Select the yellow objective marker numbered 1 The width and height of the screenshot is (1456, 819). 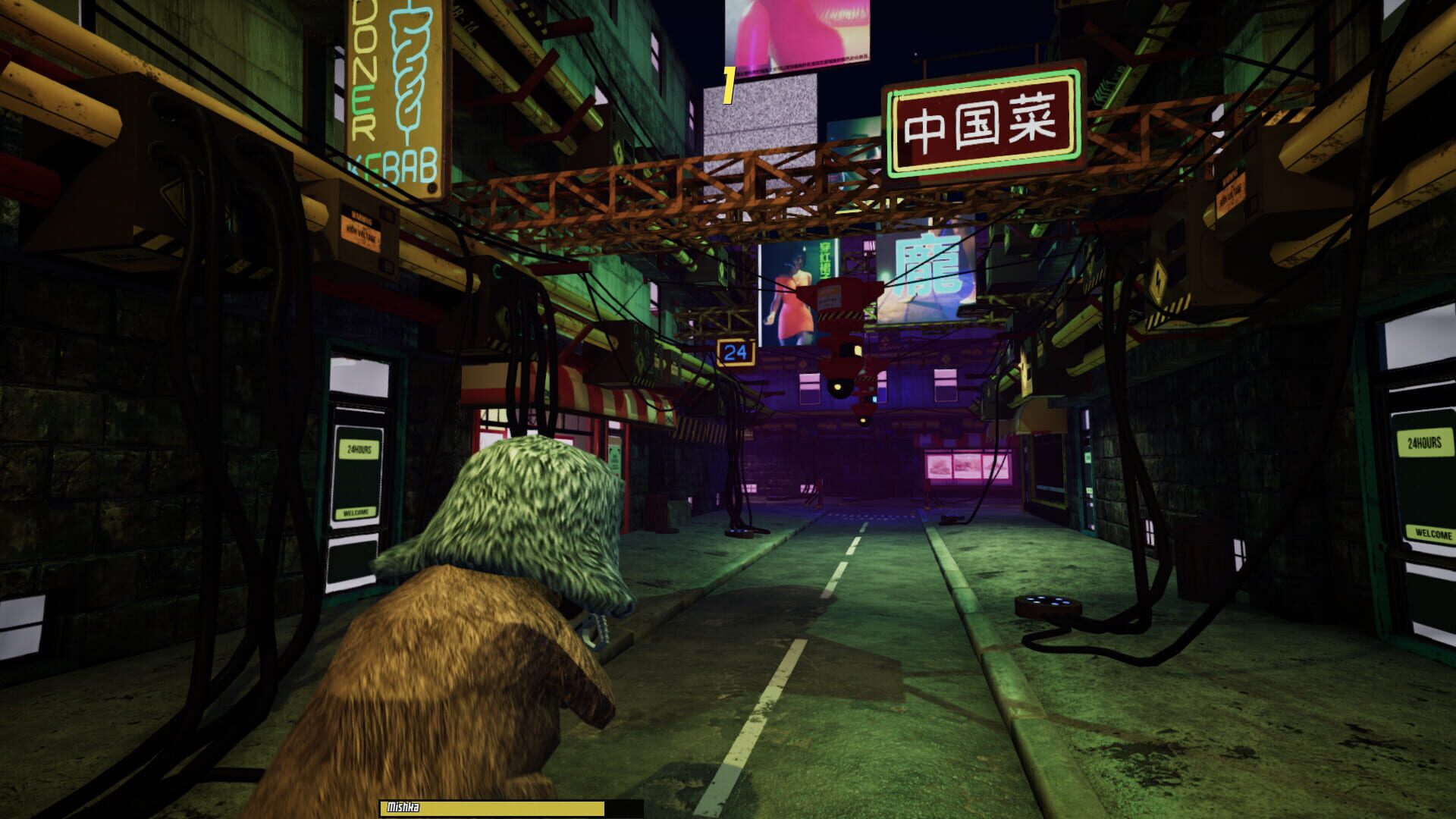pos(730,85)
